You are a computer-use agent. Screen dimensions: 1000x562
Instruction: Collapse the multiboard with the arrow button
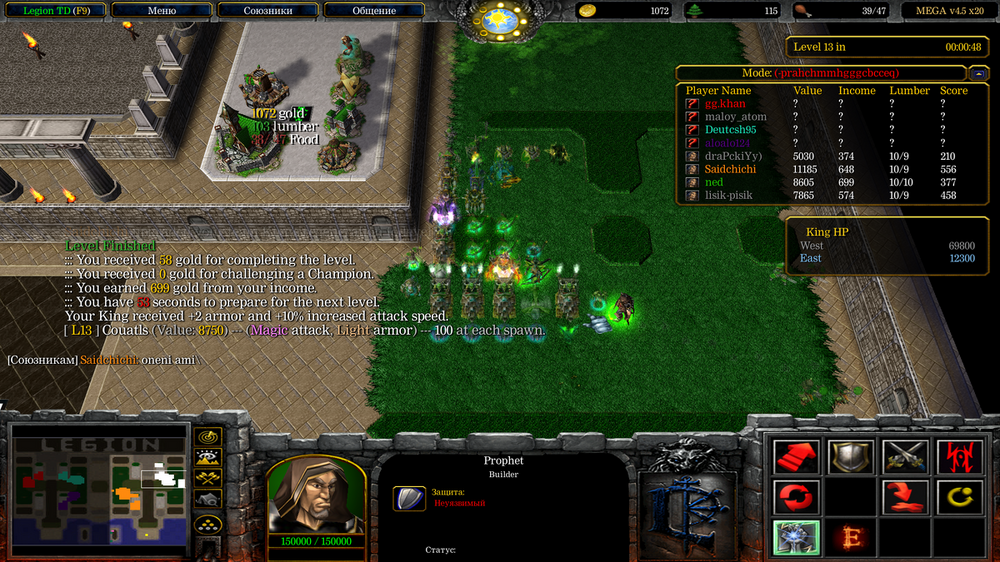(977, 73)
